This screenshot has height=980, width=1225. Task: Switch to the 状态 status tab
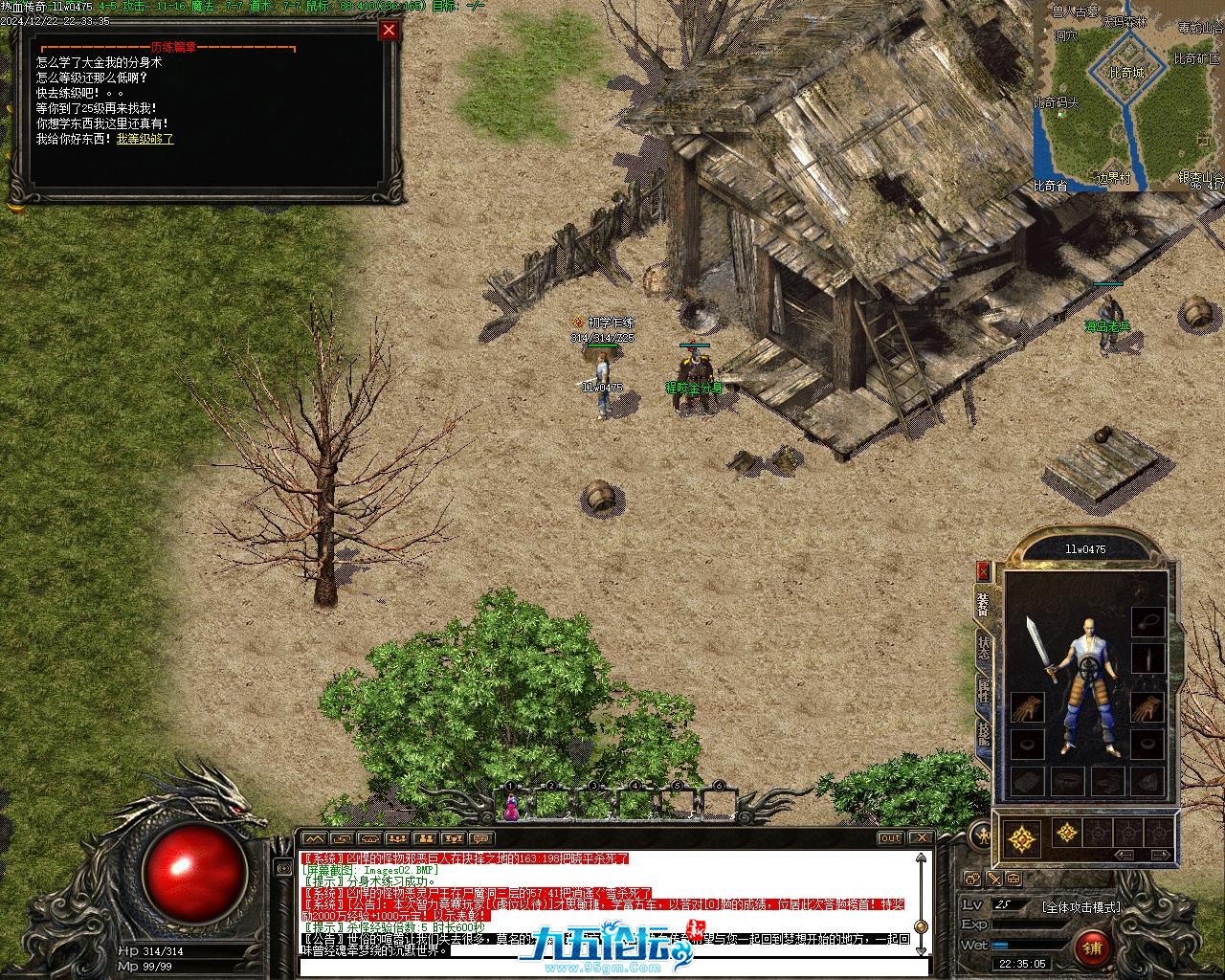(983, 650)
